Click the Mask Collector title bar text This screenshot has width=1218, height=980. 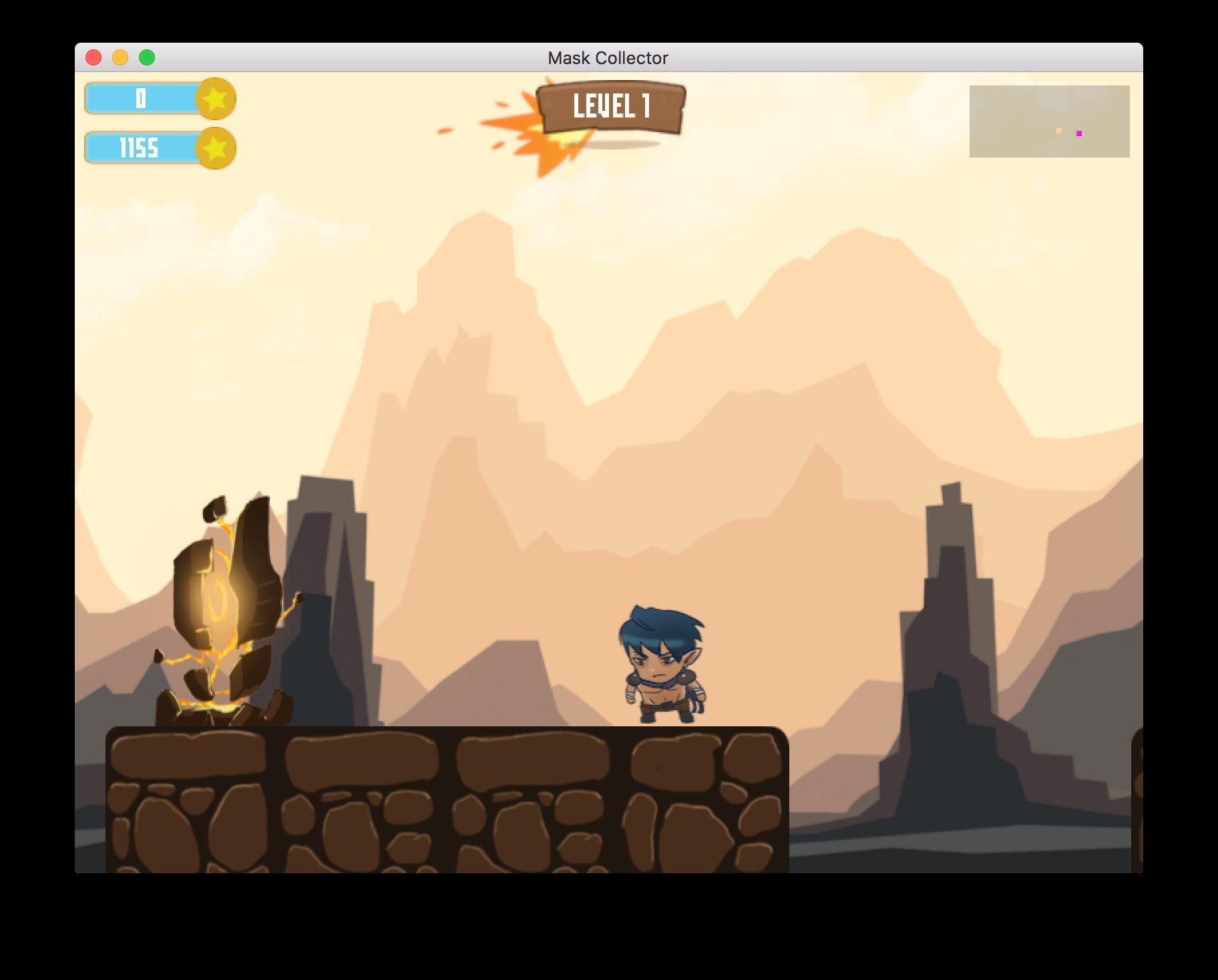tap(608, 58)
